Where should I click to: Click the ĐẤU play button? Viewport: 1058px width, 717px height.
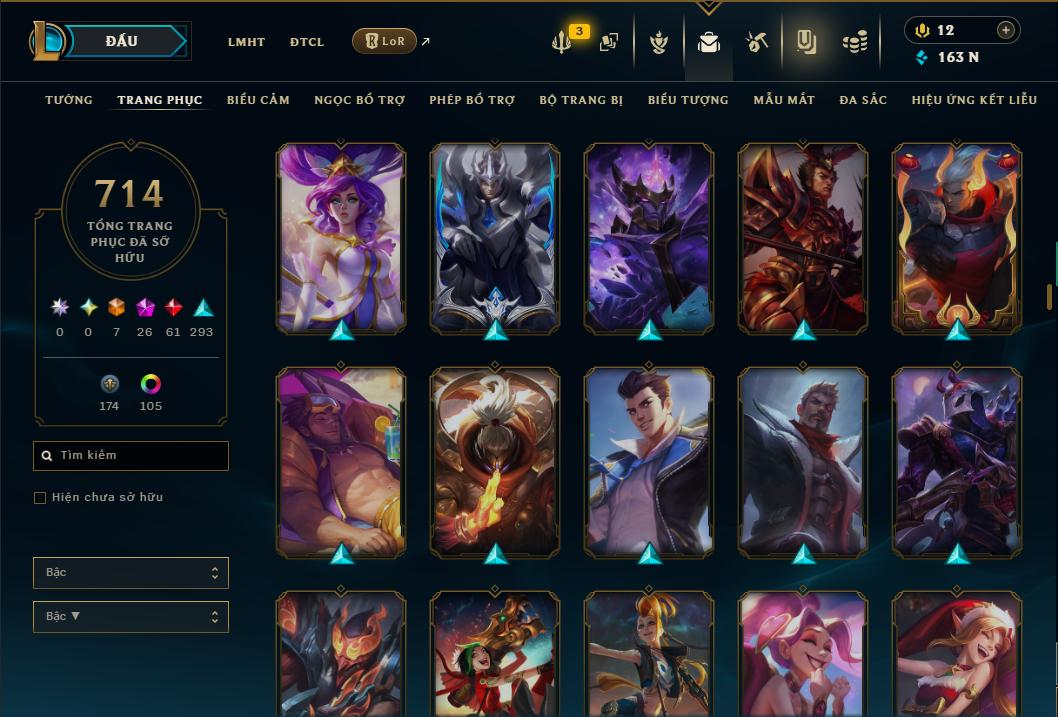[121, 41]
